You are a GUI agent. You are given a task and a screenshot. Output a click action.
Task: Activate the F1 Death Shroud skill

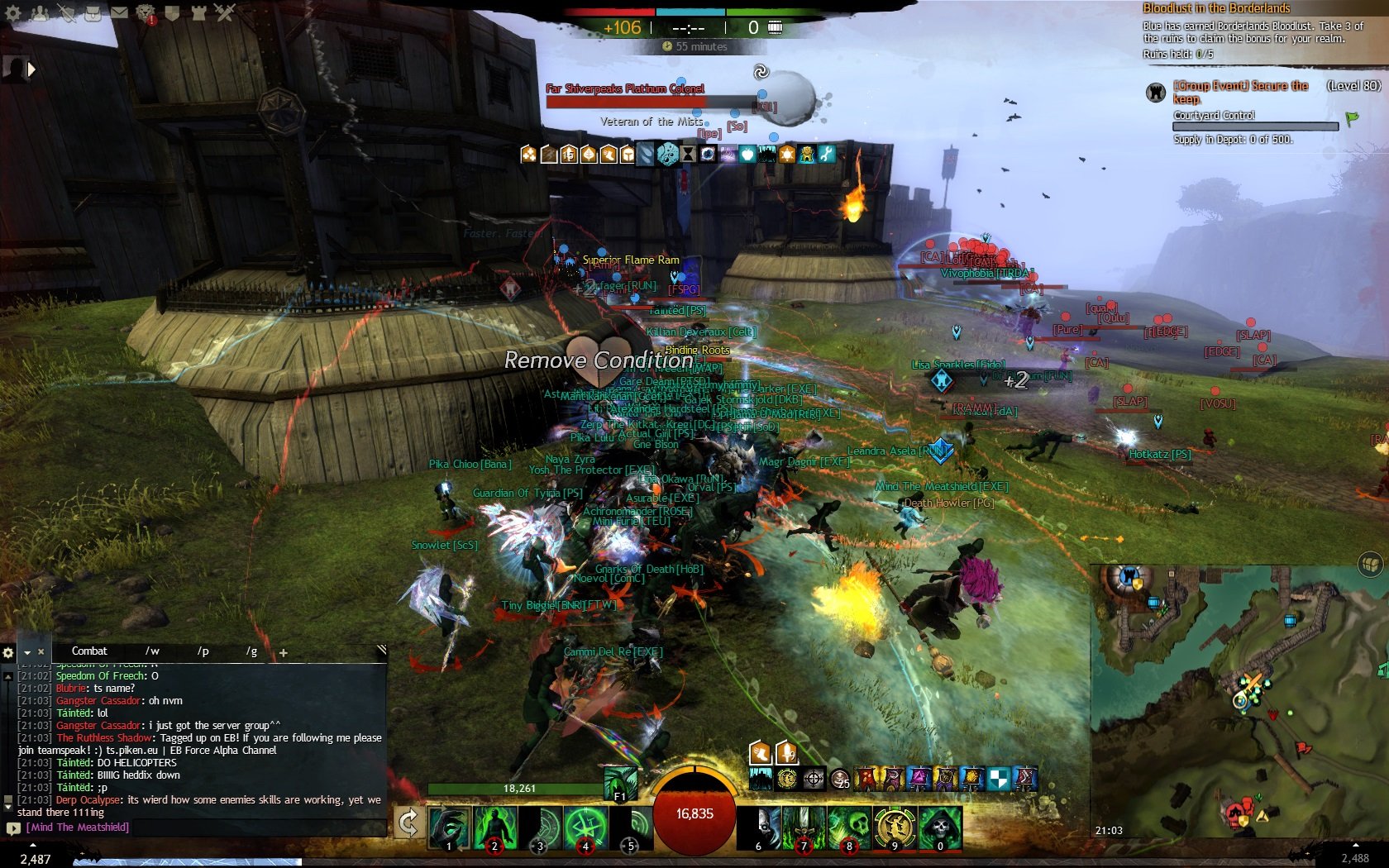pyautogui.click(x=620, y=783)
